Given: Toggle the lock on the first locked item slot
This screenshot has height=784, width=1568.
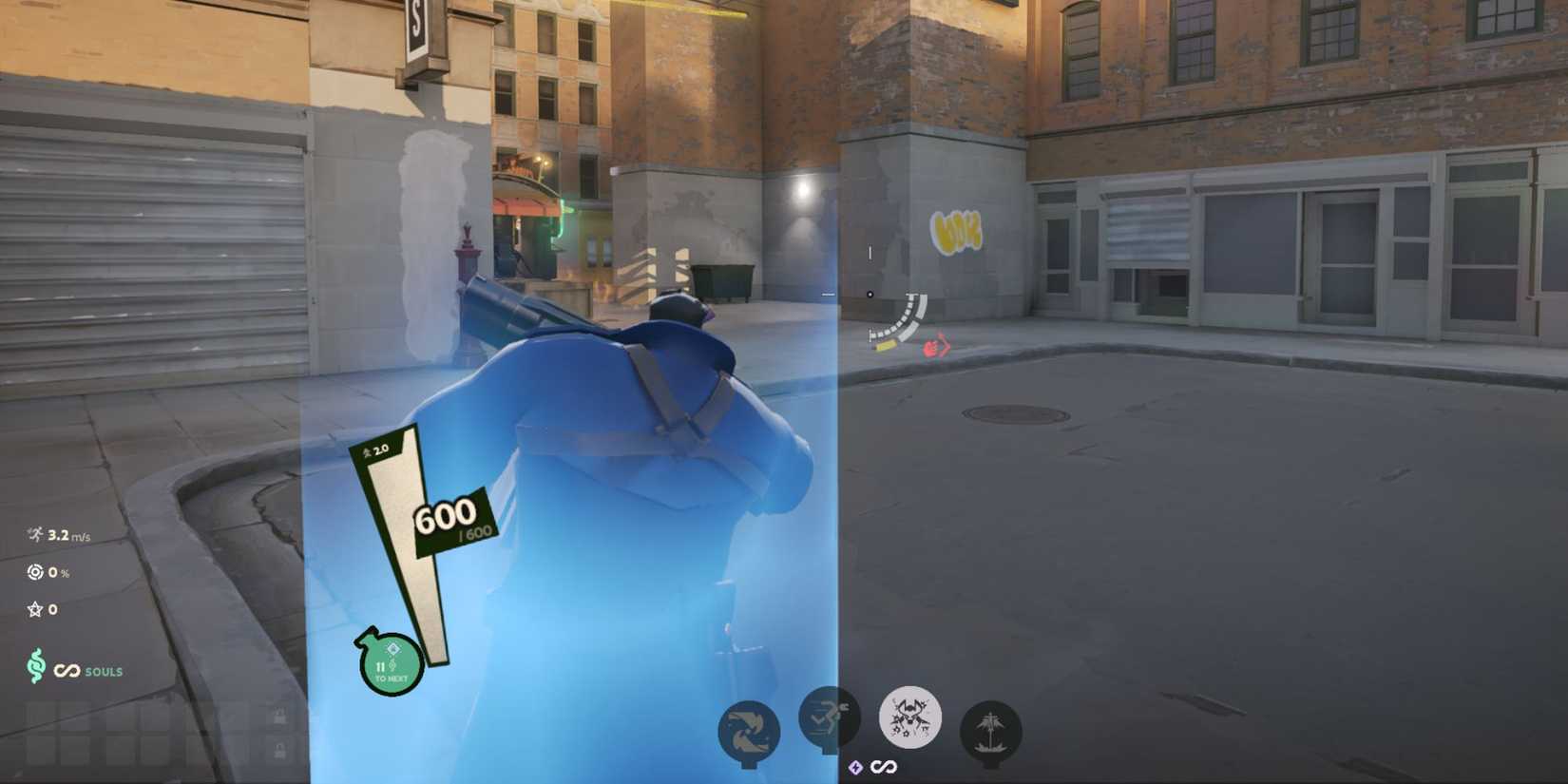Looking at the screenshot, I should (280, 716).
